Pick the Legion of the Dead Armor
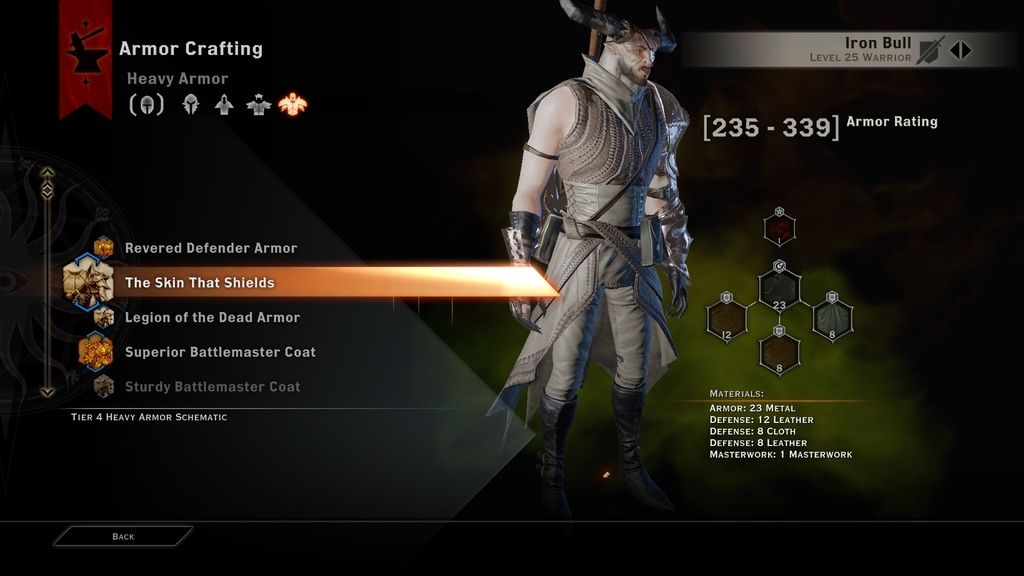 [x=212, y=318]
